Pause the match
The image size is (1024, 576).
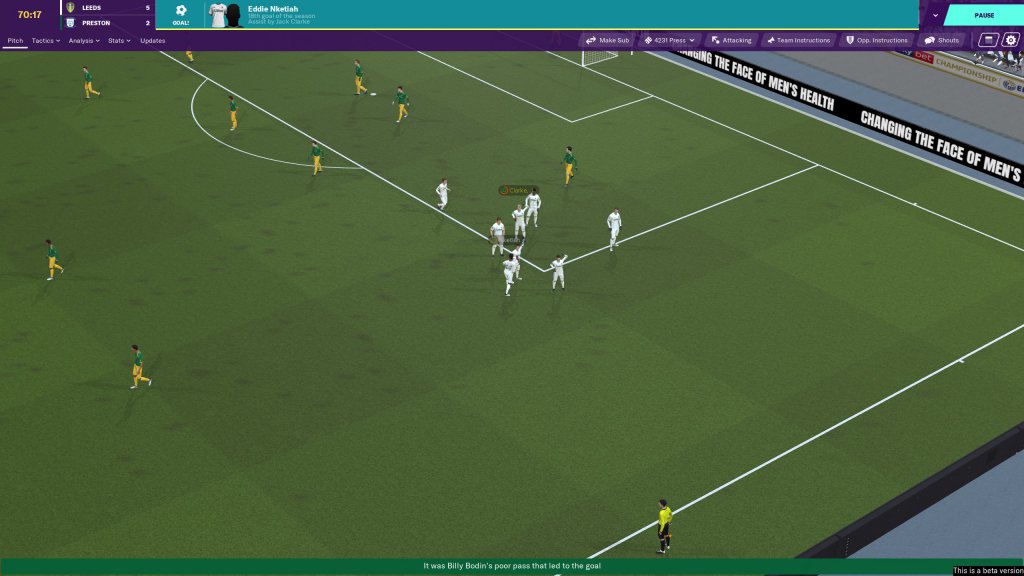[x=984, y=15]
